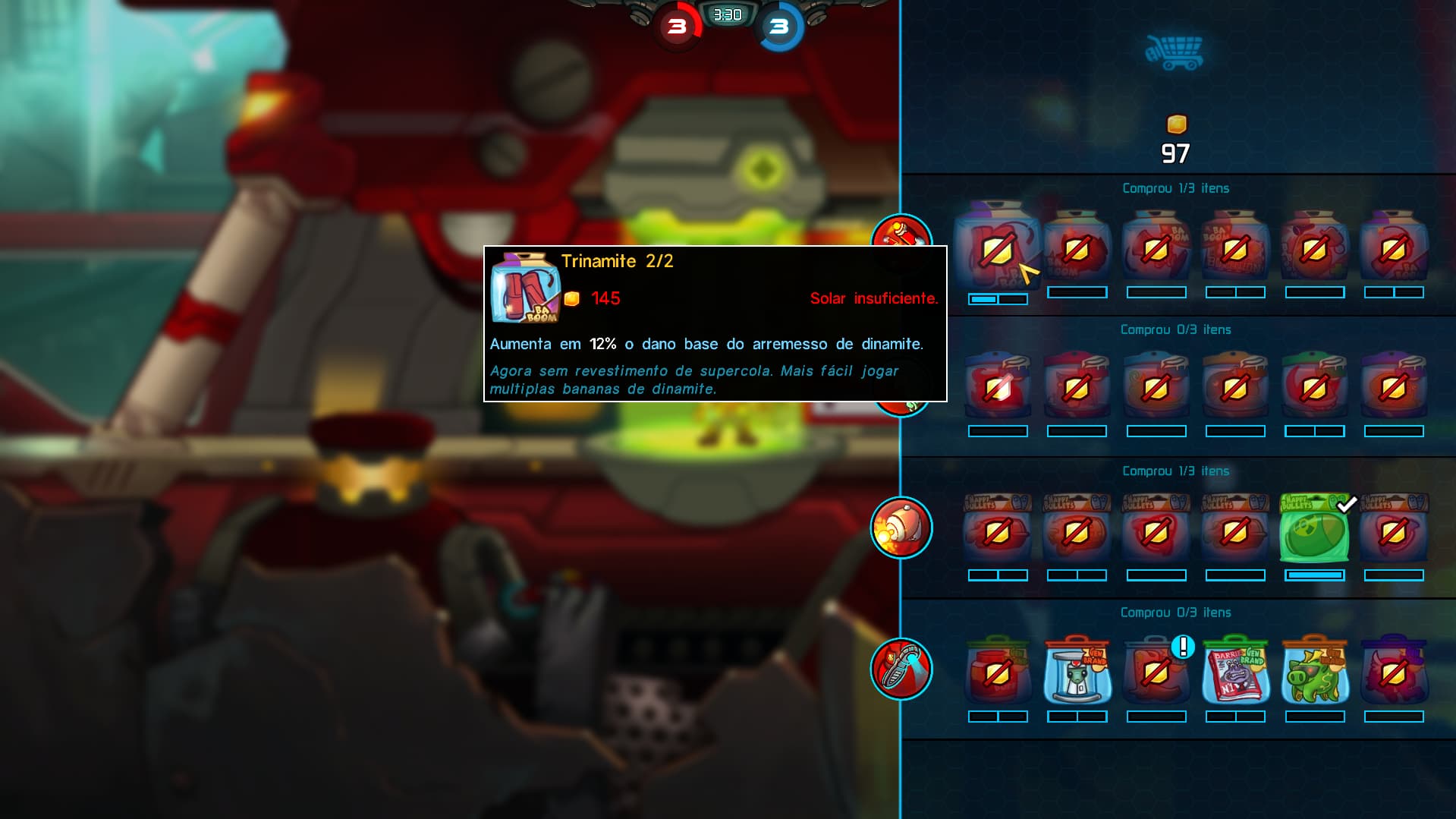Screen dimensions: 1456x819
Task: Purchase the Barrier magazine upgrade
Action: point(1234,673)
